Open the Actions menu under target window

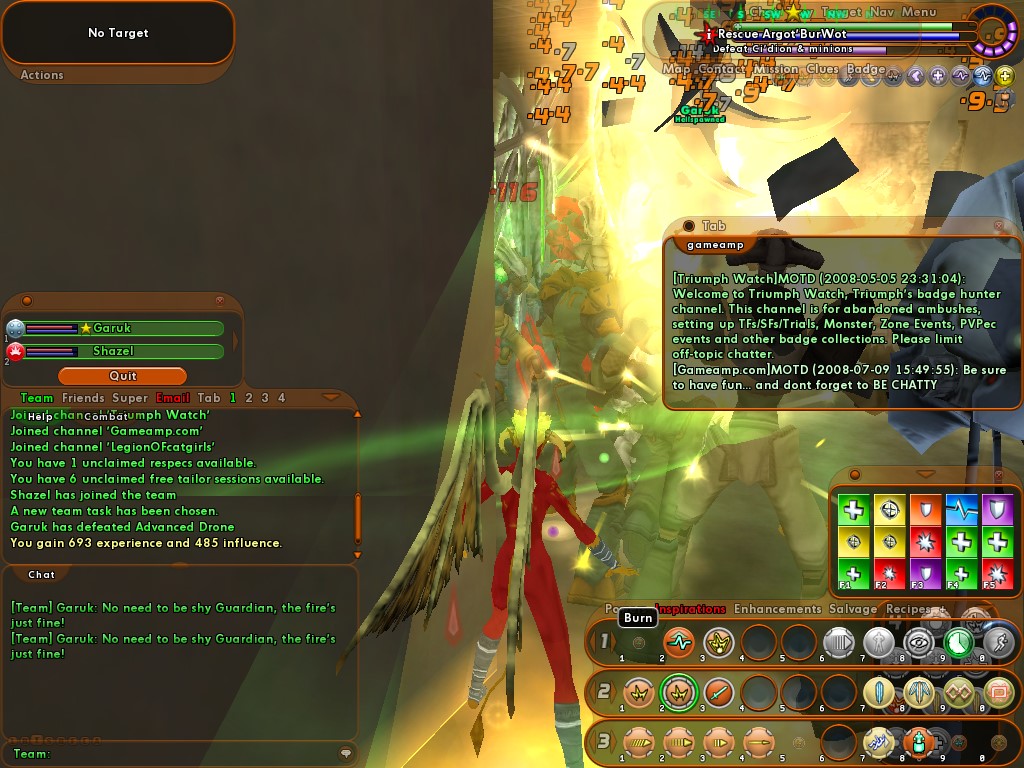pos(42,75)
